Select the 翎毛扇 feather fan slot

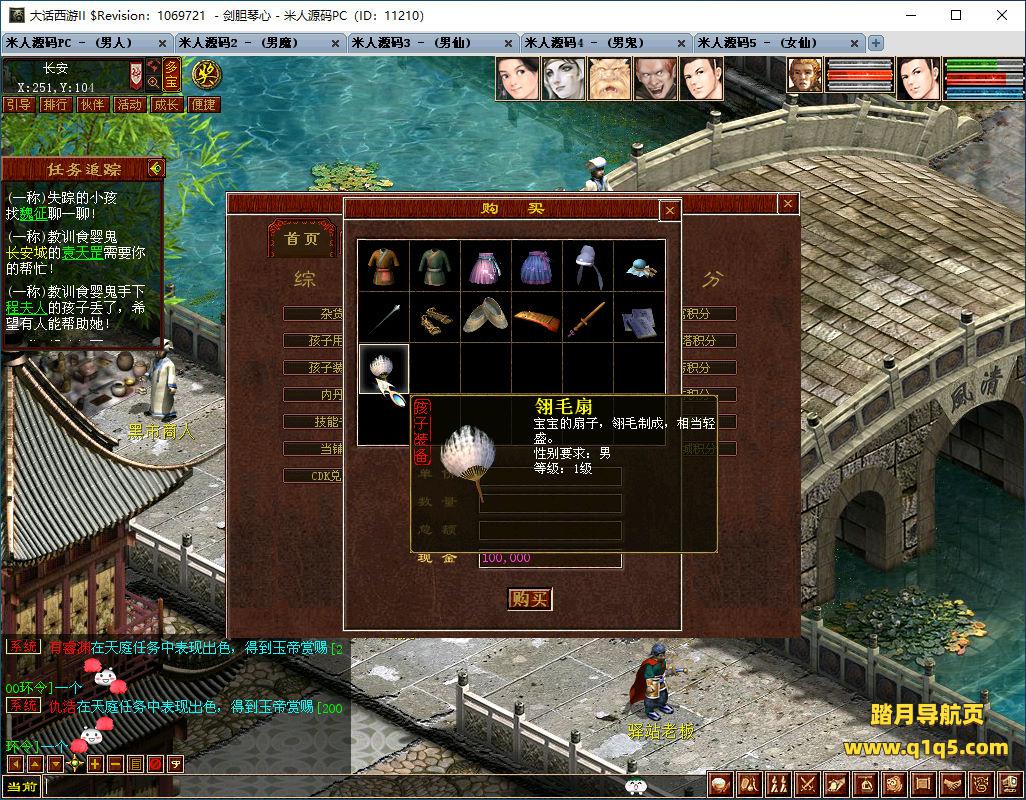tap(384, 369)
